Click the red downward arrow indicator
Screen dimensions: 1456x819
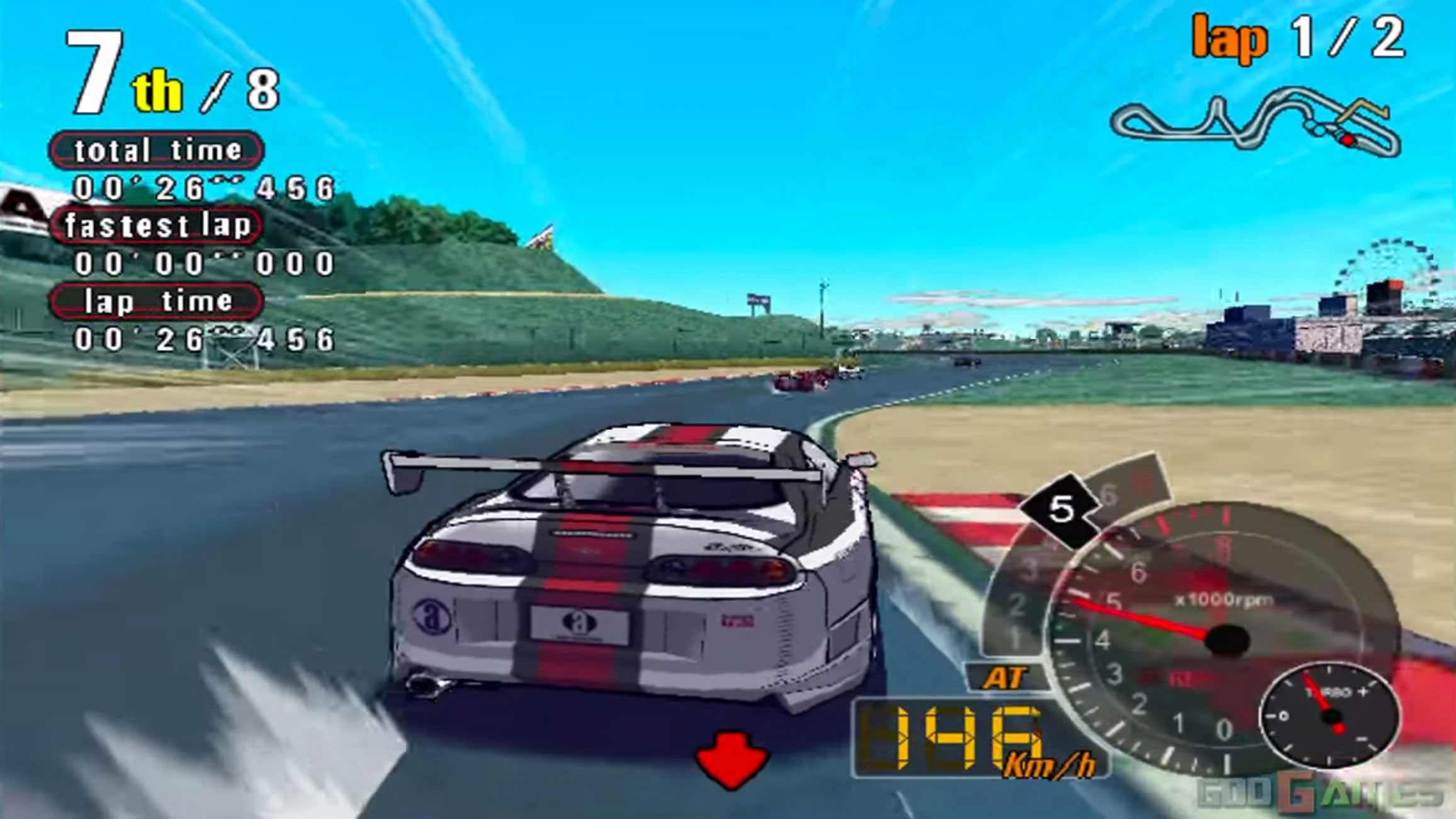pyautogui.click(x=731, y=759)
